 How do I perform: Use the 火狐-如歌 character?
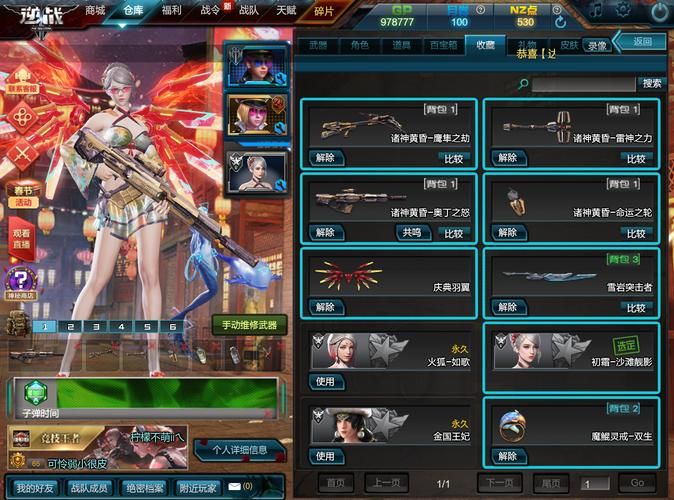[324, 381]
